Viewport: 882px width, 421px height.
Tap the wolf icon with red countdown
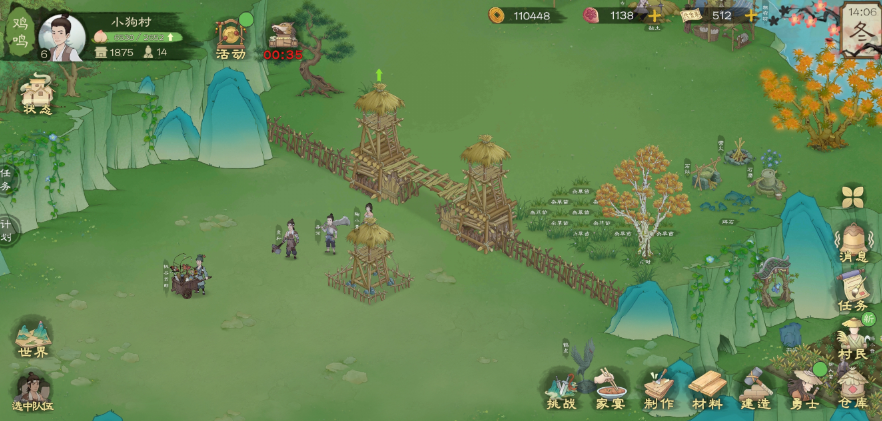tap(283, 38)
